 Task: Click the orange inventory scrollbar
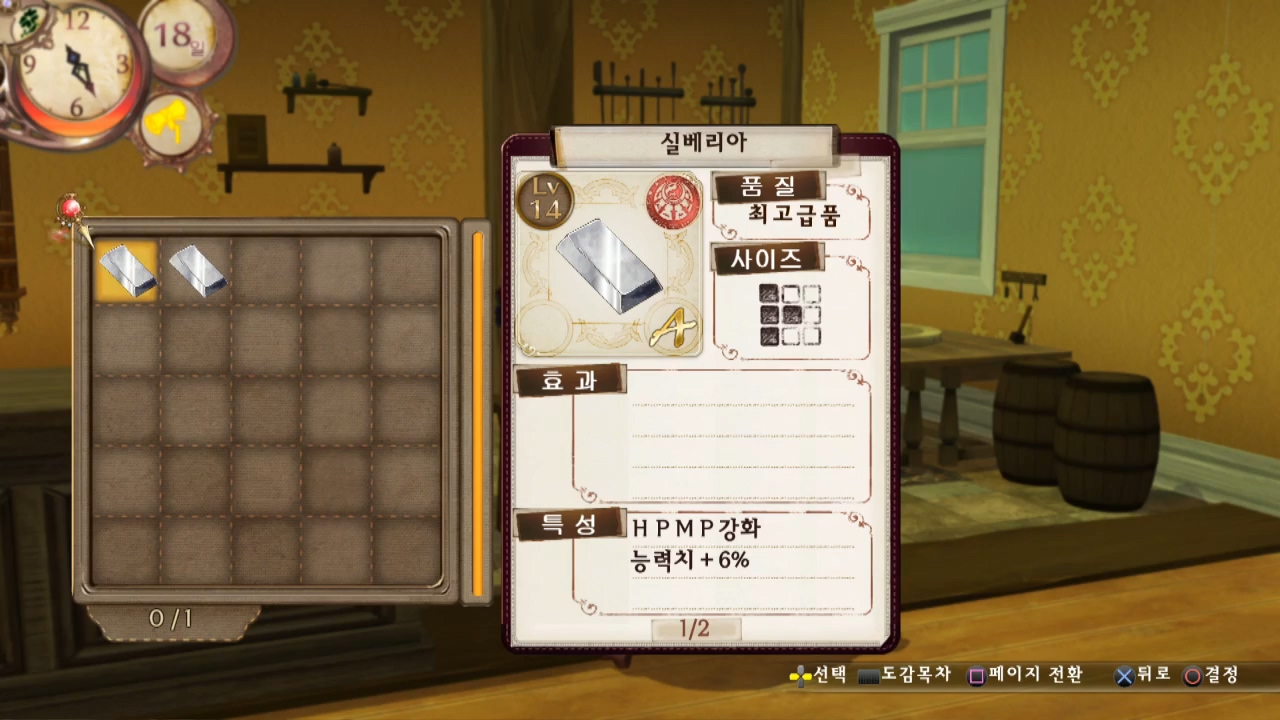[478, 412]
